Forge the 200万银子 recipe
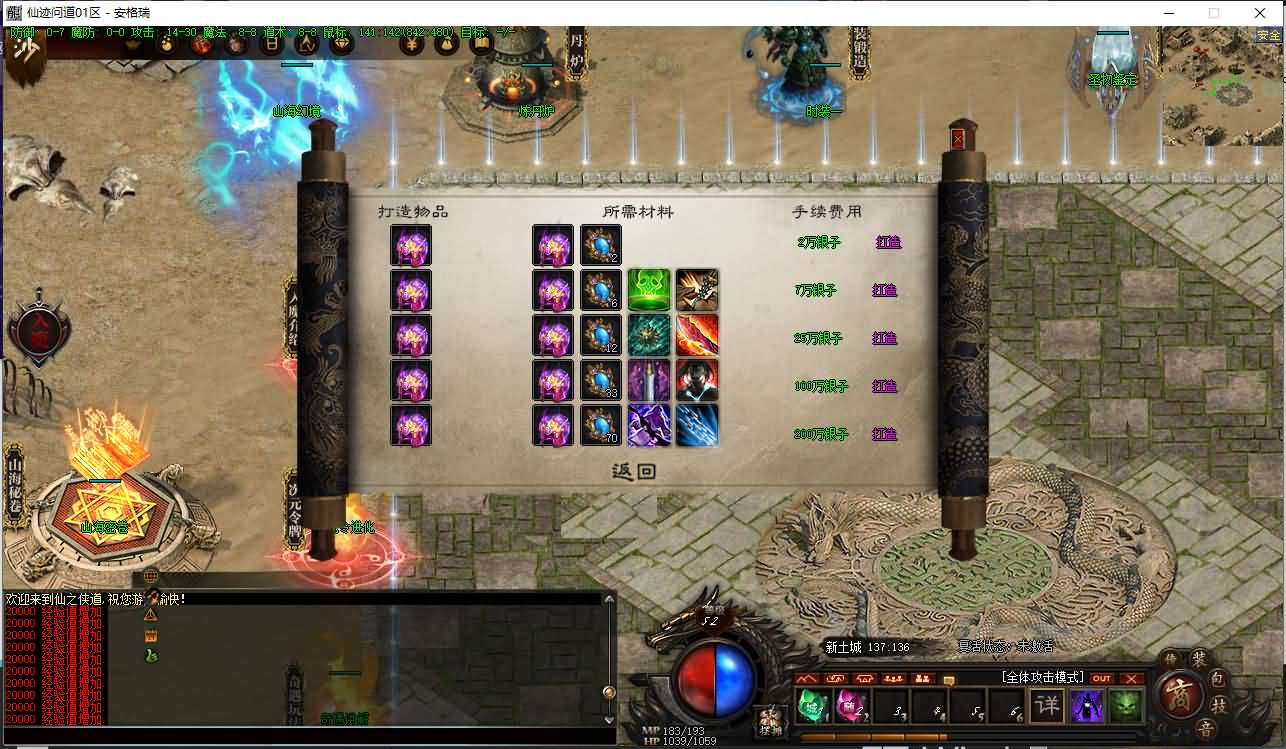Viewport: 1286px width, 749px height. click(x=885, y=434)
